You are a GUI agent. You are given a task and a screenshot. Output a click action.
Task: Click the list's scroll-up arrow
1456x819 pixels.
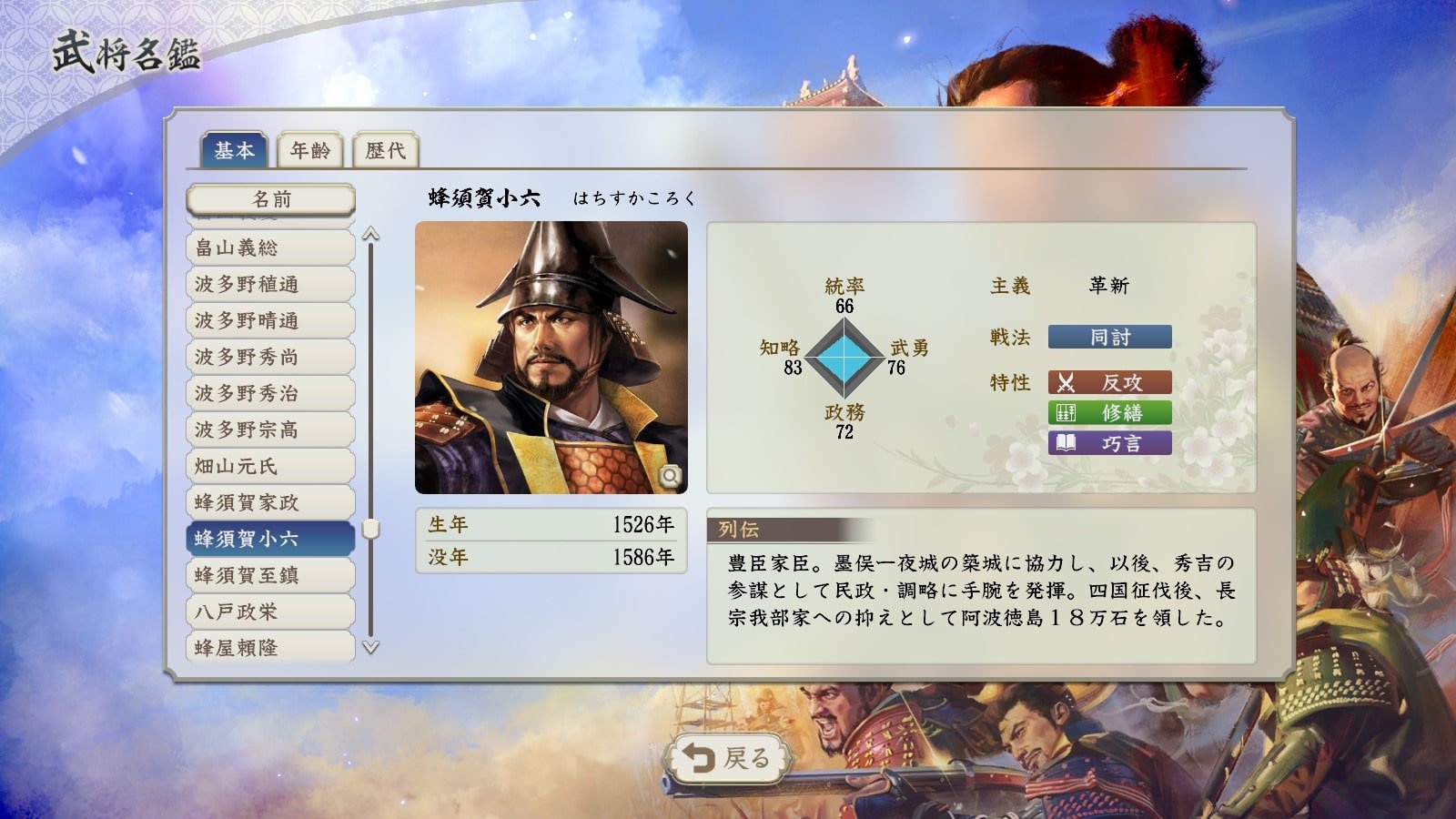(370, 234)
